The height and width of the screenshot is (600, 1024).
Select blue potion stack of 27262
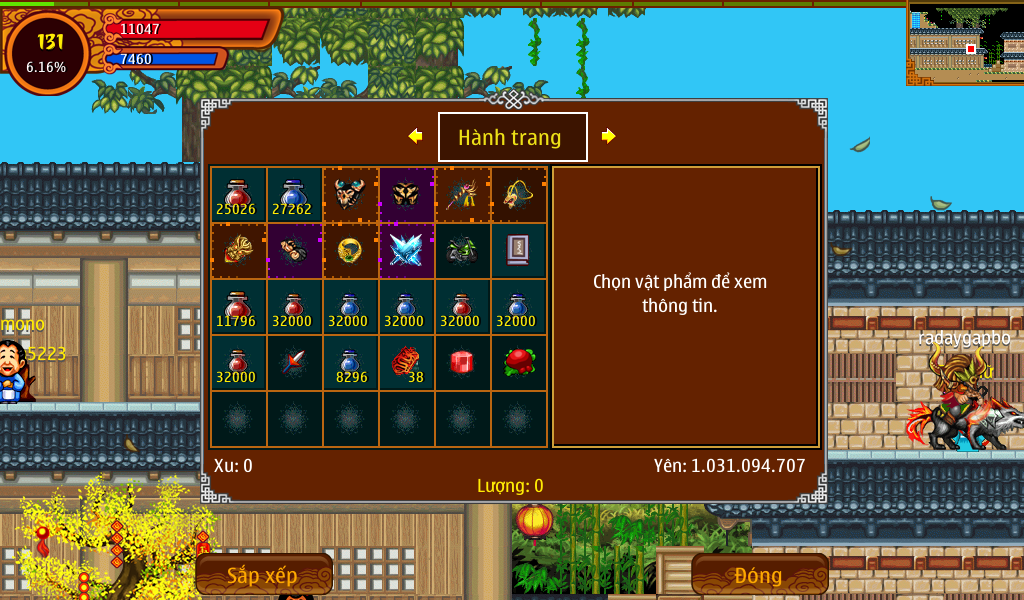(294, 195)
